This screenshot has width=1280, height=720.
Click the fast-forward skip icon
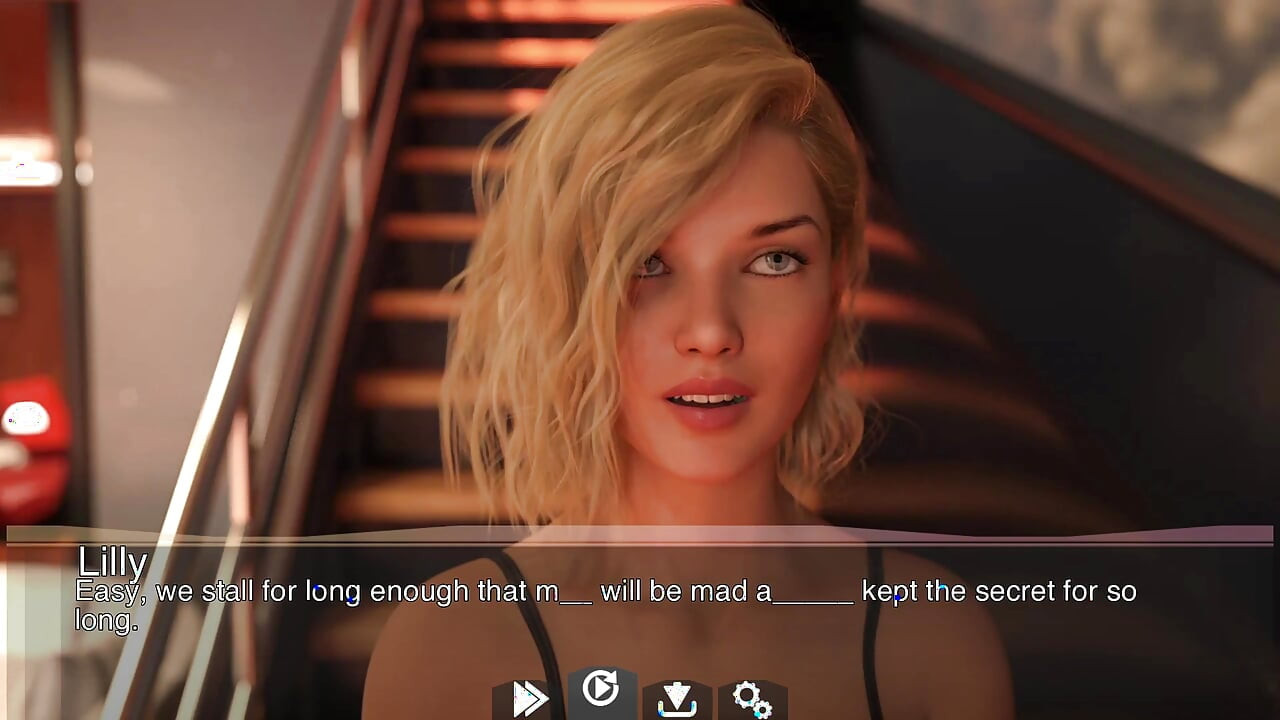527,698
